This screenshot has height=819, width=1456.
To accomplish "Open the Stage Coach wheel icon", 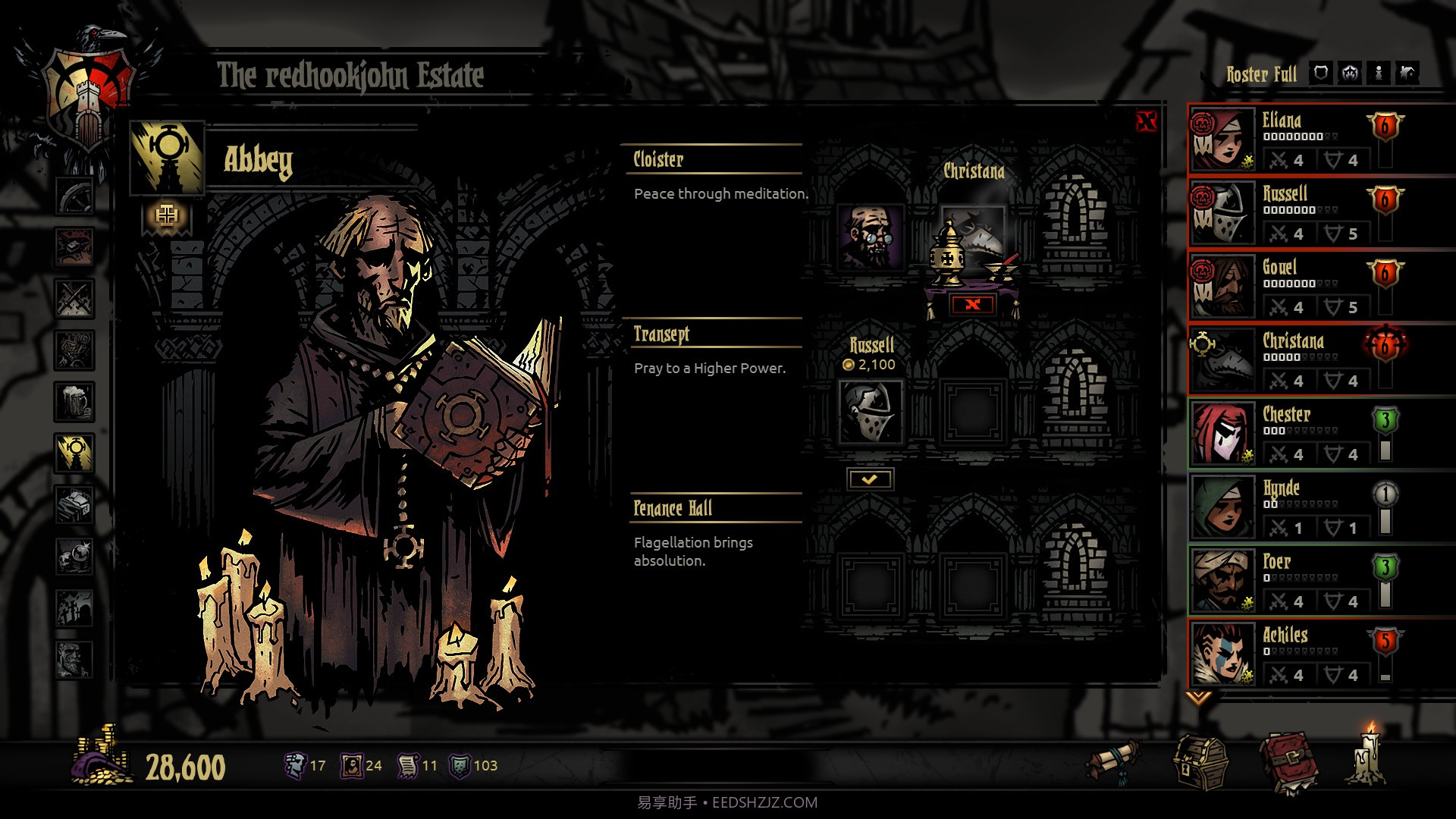I will pyautogui.click(x=74, y=196).
